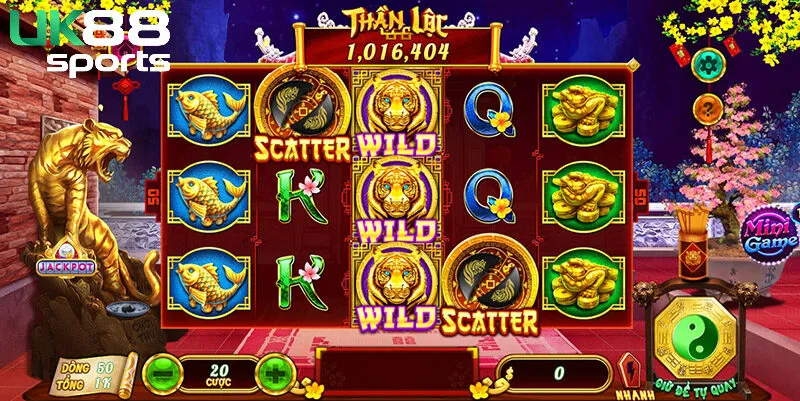Open the question mark help icon
Image resolution: width=800 pixels, height=401 pixels.
[708, 109]
